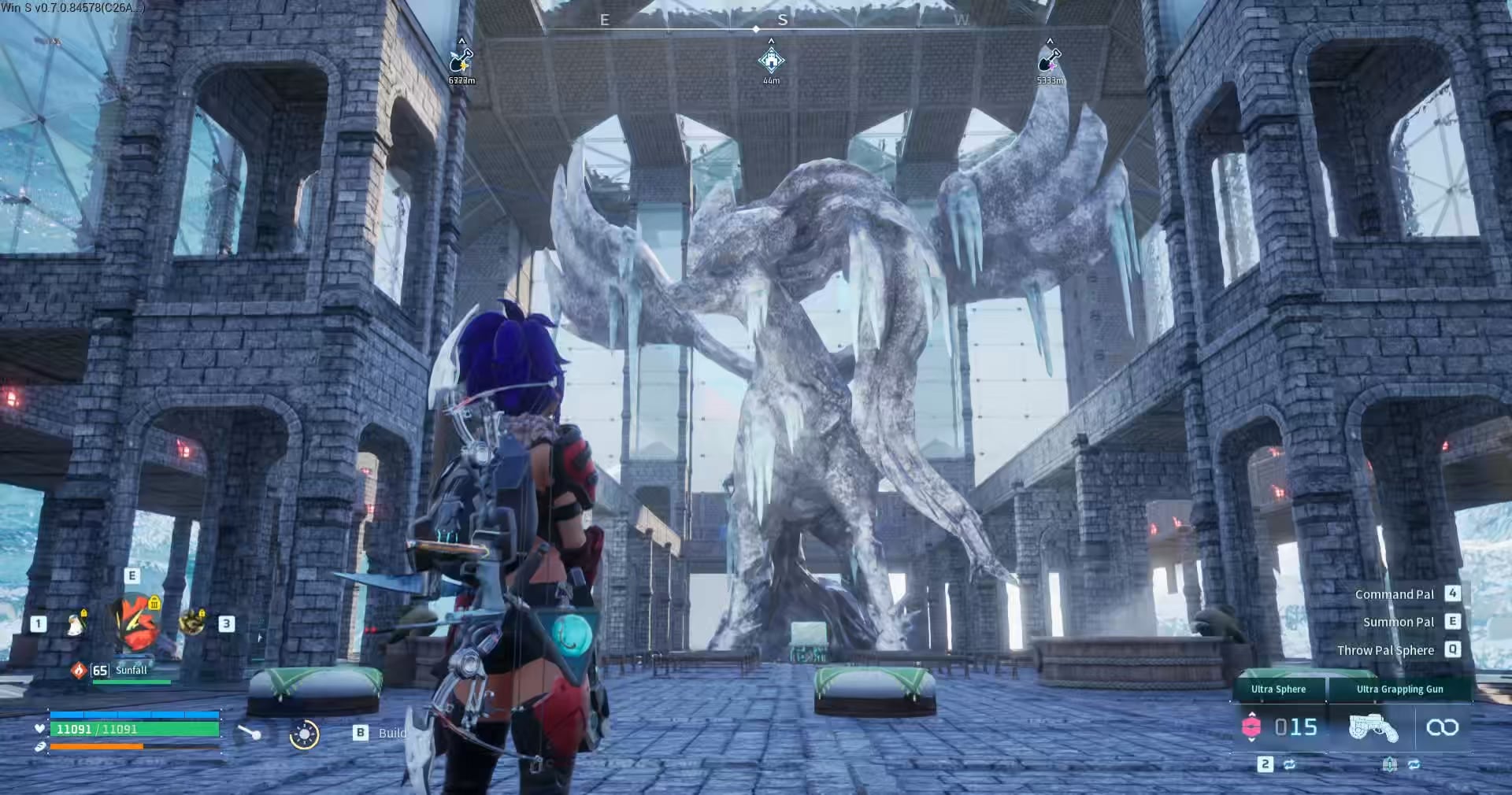Viewport: 1512px width, 795px height.
Task: Choose the white penguin pal icon
Action: (x=76, y=623)
